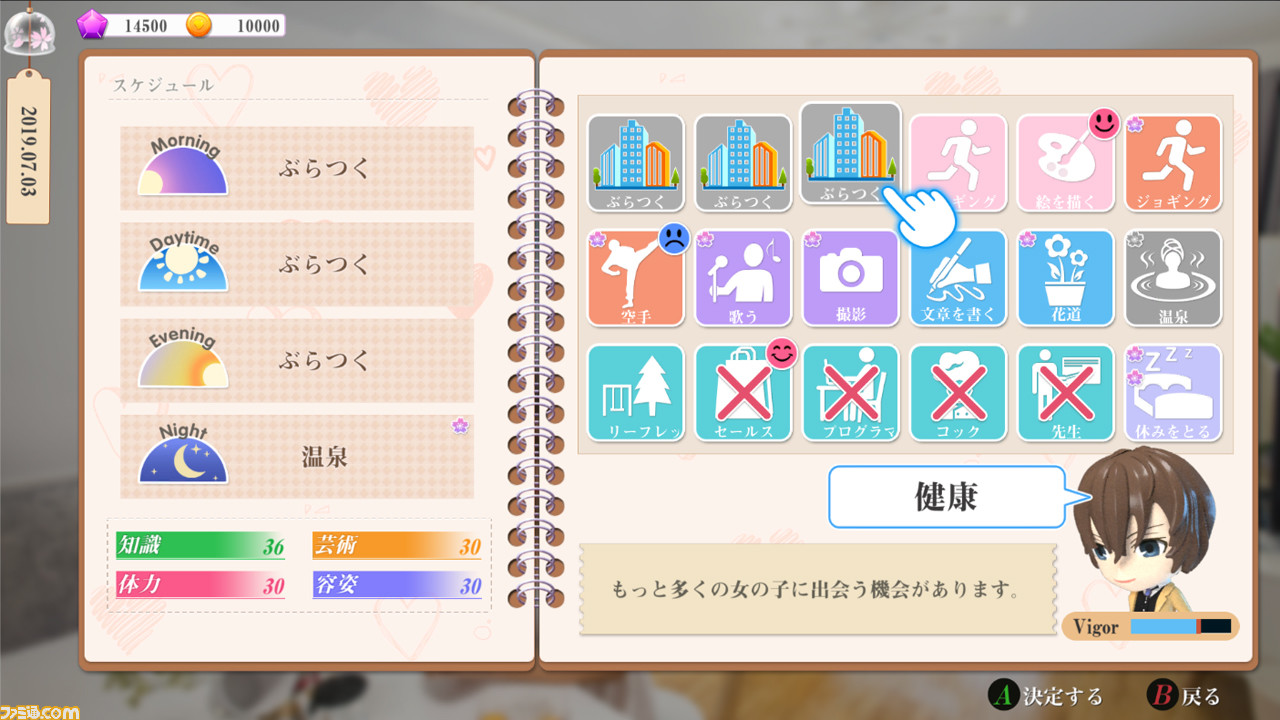The width and height of the screenshot is (1280, 720).
Task: Select the 休みをとる rest activity tile
Action: pyautogui.click(x=1172, y=392)
